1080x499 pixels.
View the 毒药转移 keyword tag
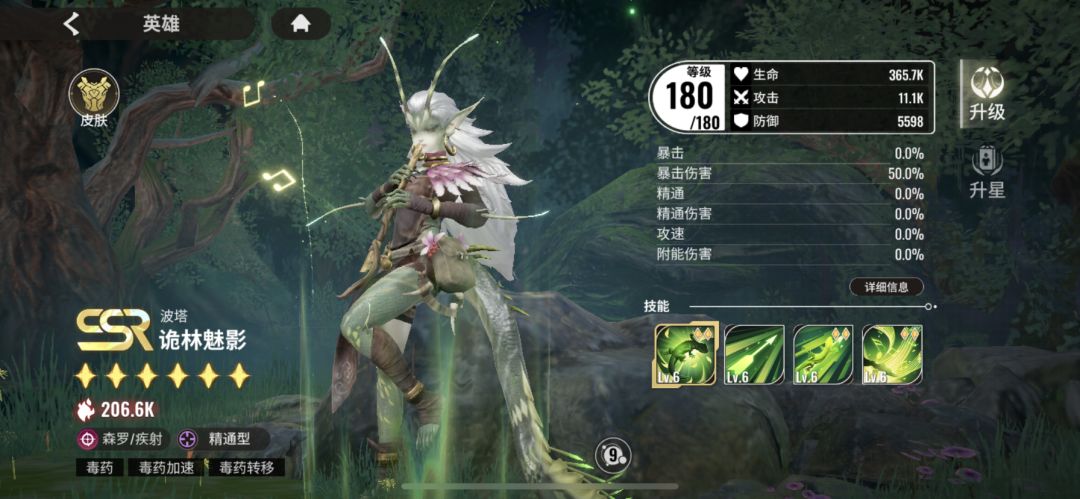click(245, 467)
